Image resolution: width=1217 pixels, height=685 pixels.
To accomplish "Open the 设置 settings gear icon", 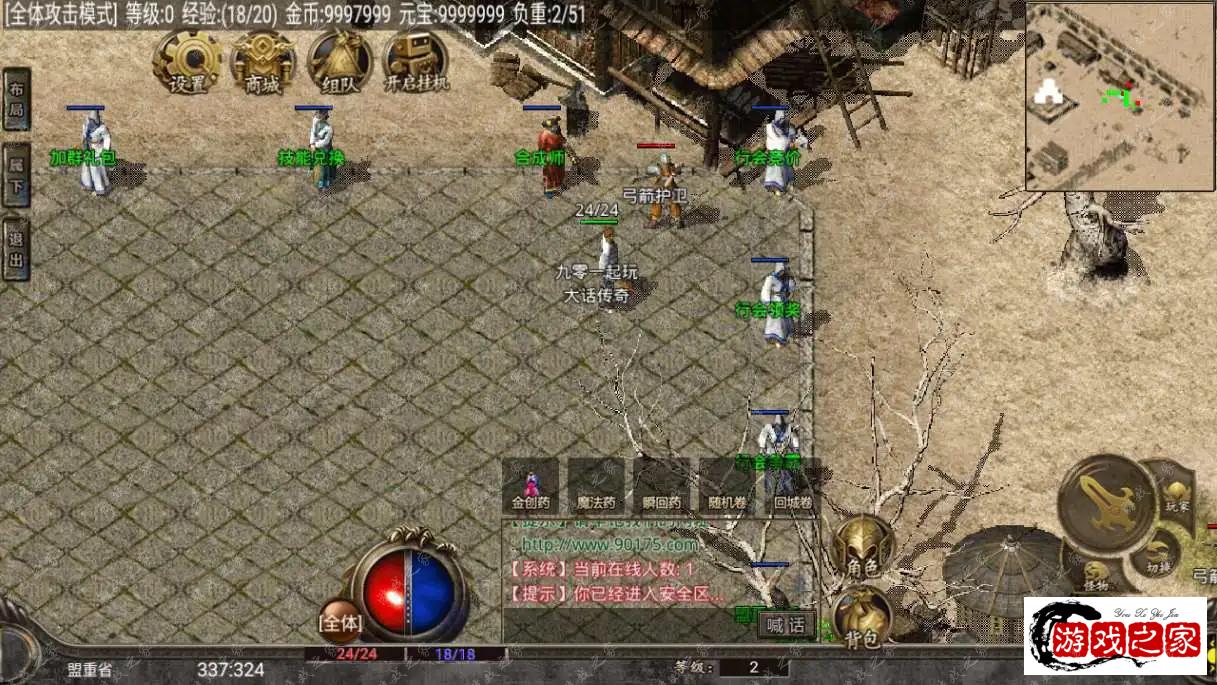I will (x=187, y=60).
